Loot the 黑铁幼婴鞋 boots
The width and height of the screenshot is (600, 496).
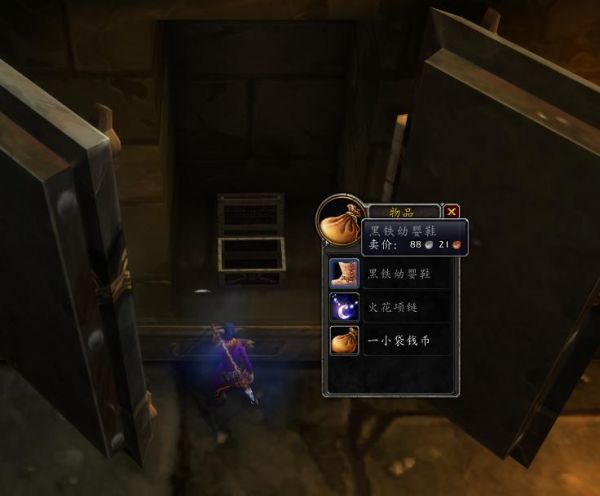[346, 273]
